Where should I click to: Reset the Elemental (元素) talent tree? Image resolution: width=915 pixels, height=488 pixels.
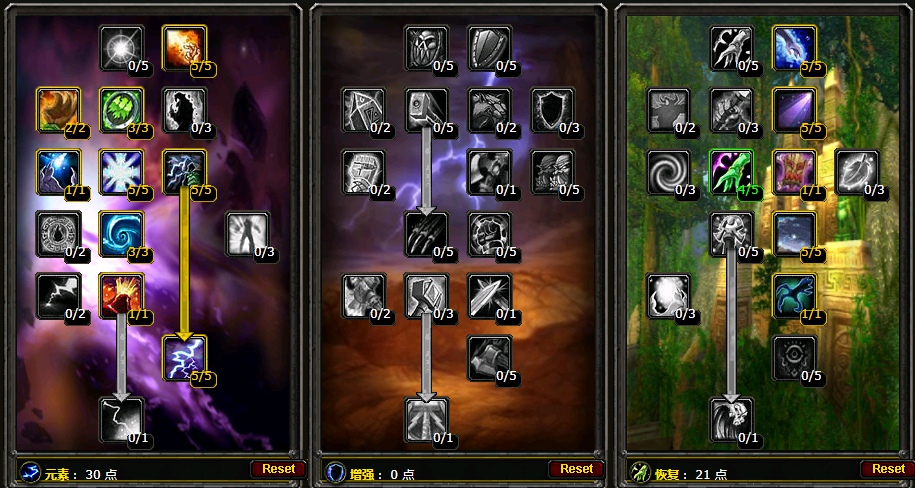pos(279,468)
